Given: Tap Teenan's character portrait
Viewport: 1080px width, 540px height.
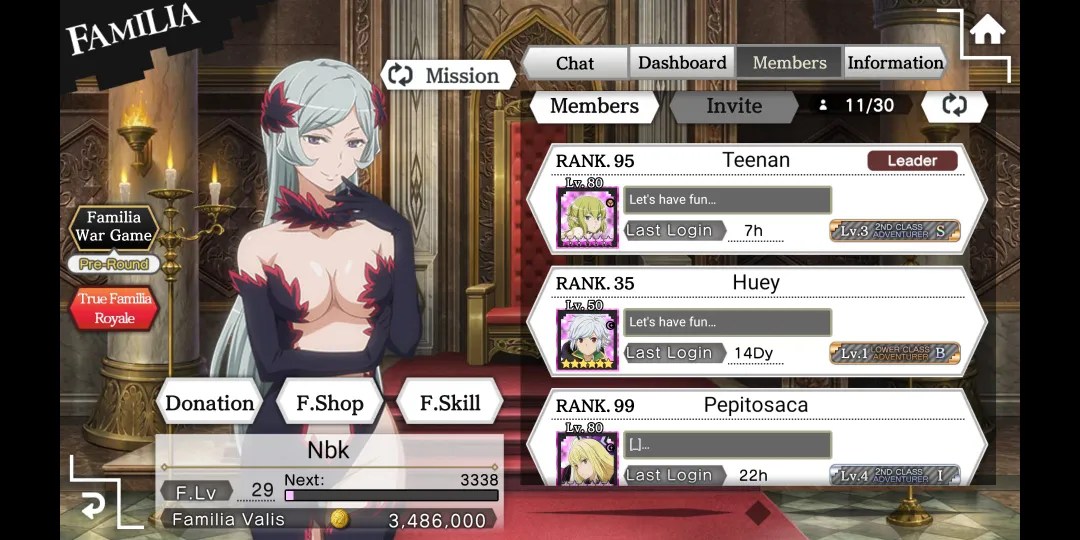Looking at the screenshot, I should pos(587,215).
